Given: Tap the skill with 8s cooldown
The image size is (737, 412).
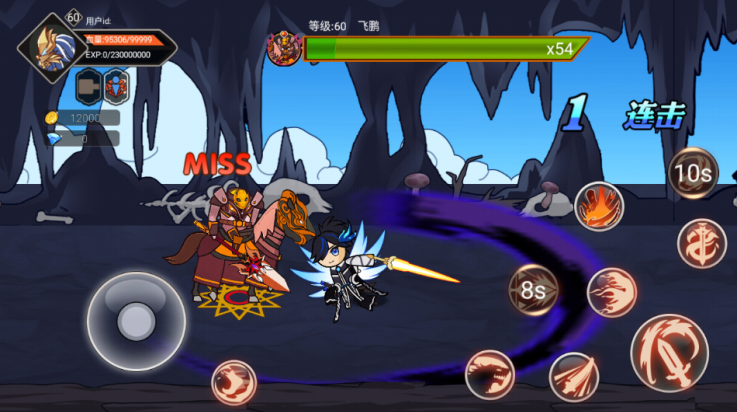Looking at the screenshot, I should [x=533, y=291].
